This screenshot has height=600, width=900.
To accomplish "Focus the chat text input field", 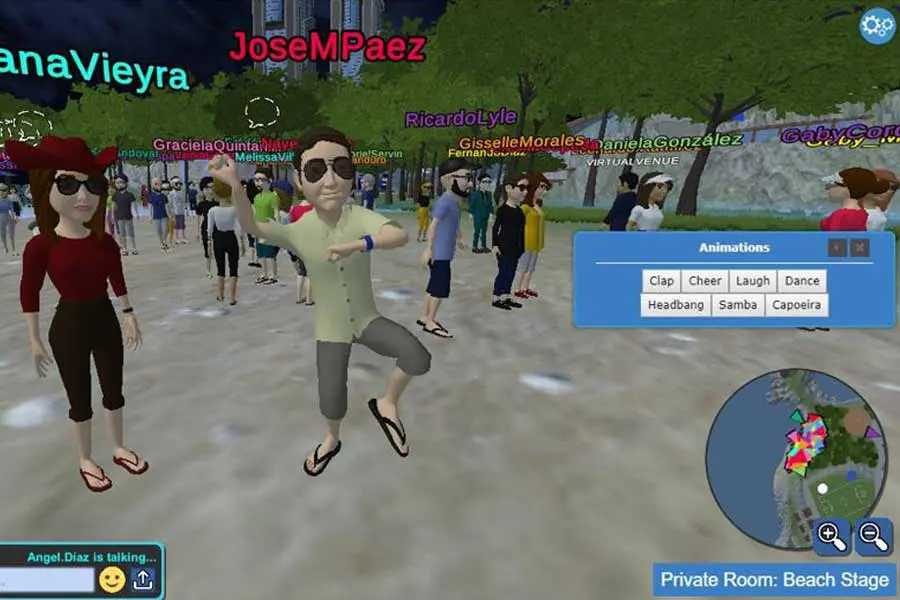I will [x=47, y=580].
